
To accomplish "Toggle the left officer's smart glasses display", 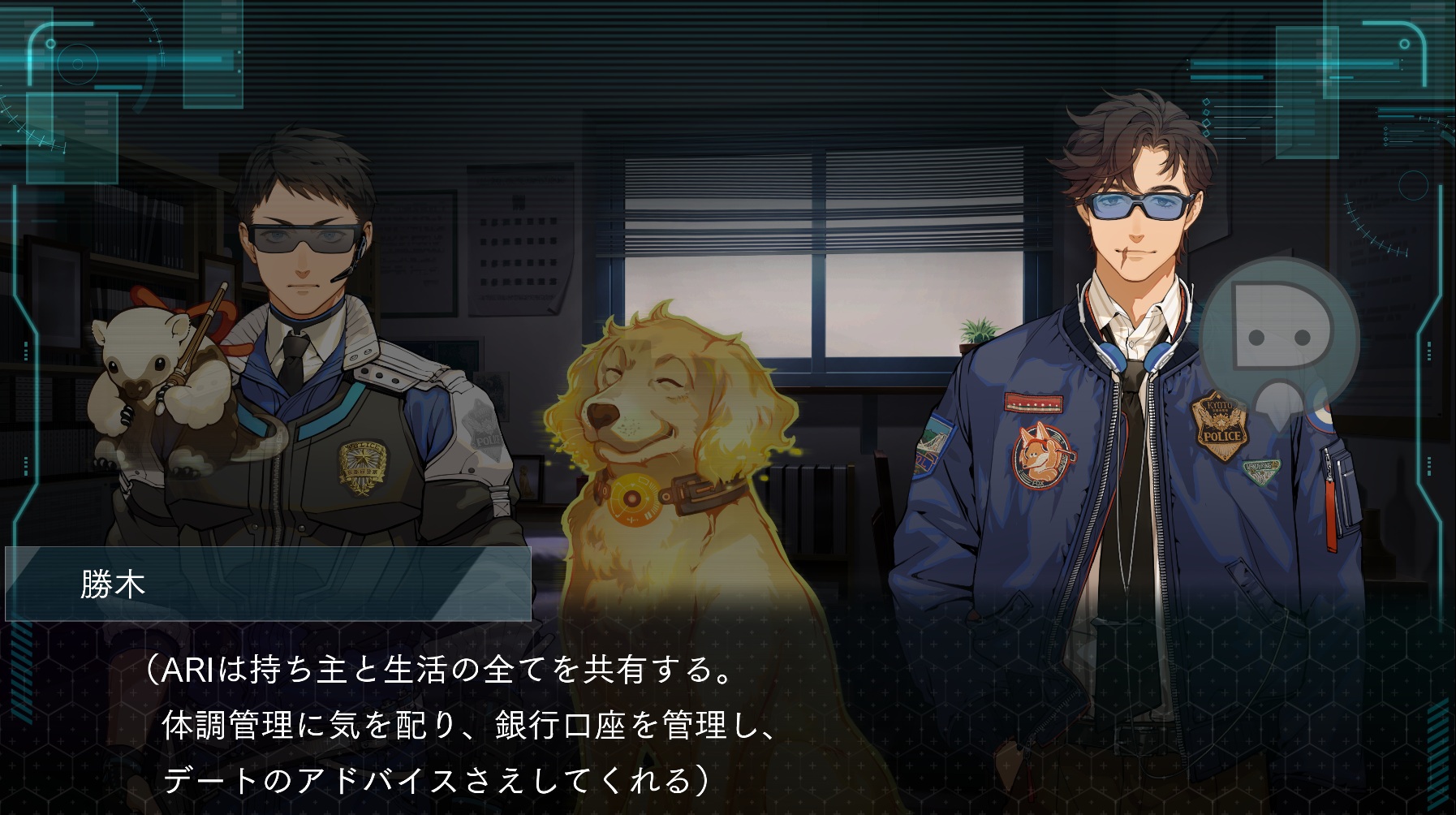I will click(300, 237).
